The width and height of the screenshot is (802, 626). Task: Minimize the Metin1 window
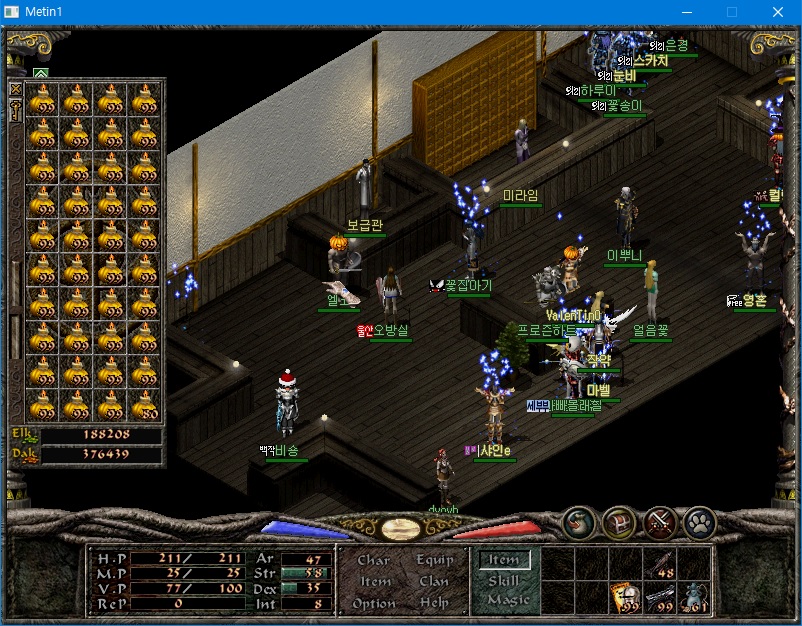pyautogui.click(x=685, y=12)
